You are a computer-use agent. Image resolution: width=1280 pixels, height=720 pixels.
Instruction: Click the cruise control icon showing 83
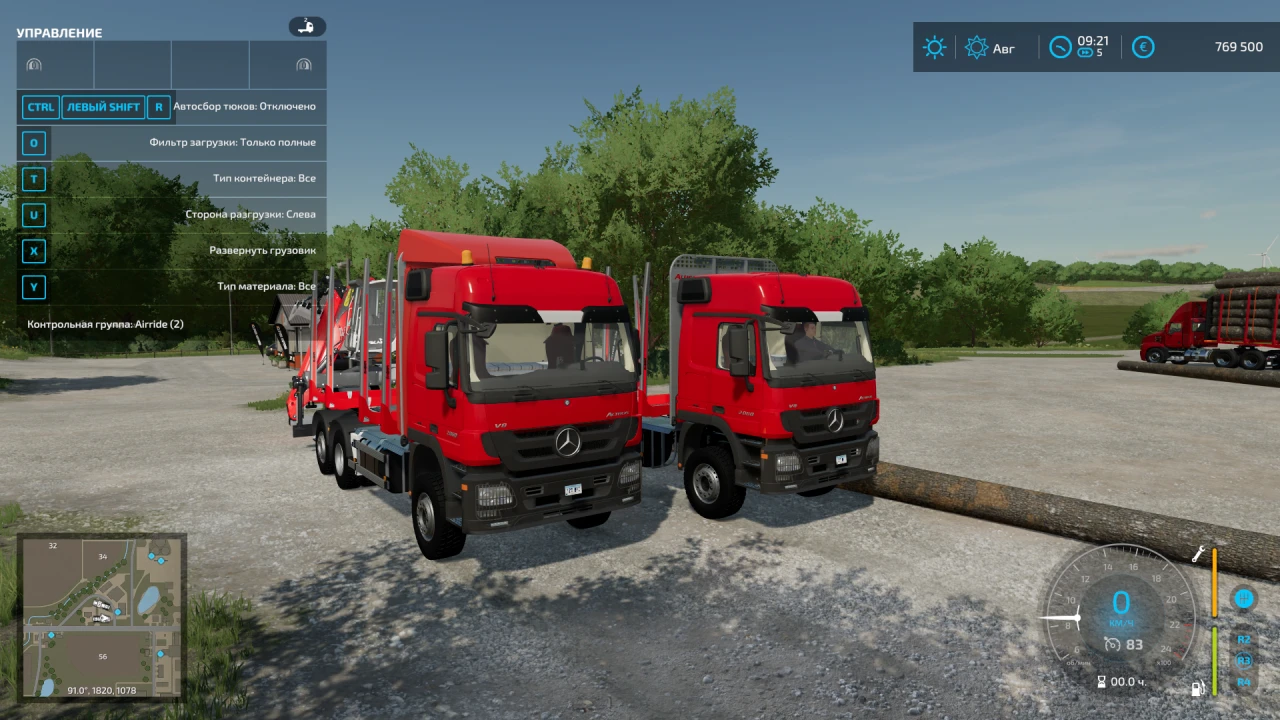tap(1124, 644)
